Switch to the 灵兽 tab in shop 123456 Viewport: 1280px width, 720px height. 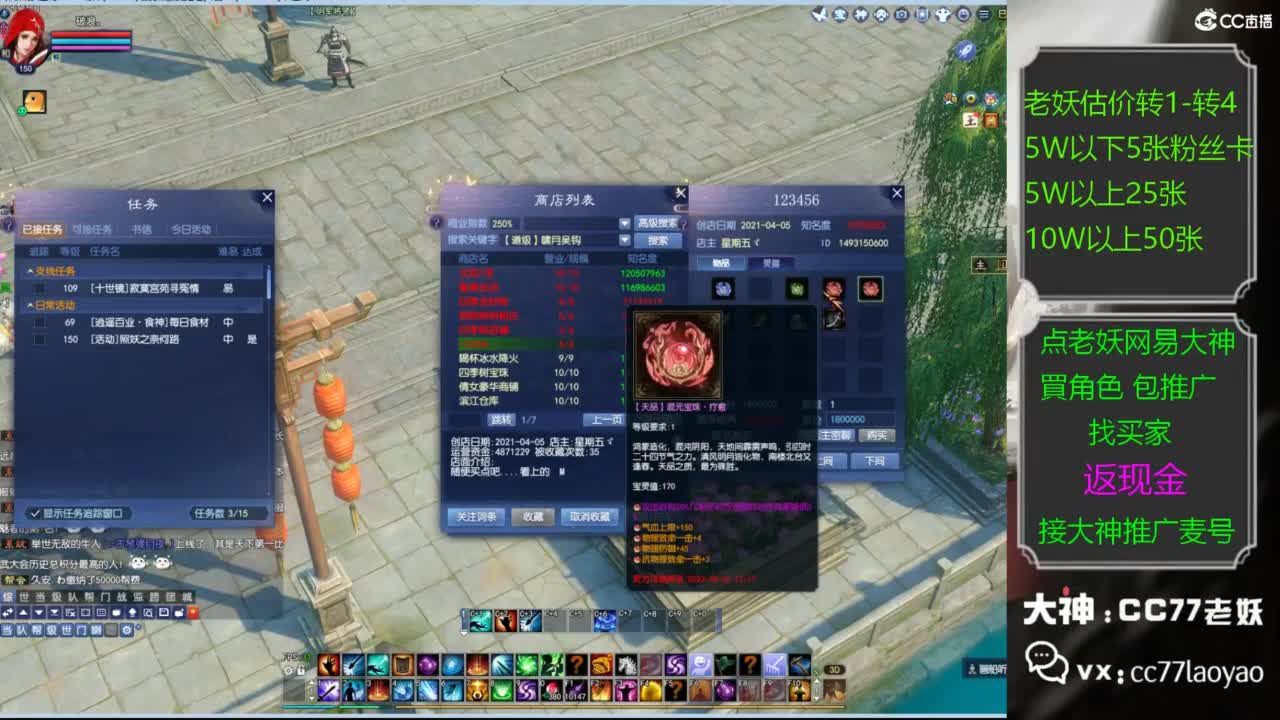coord(771,262)
